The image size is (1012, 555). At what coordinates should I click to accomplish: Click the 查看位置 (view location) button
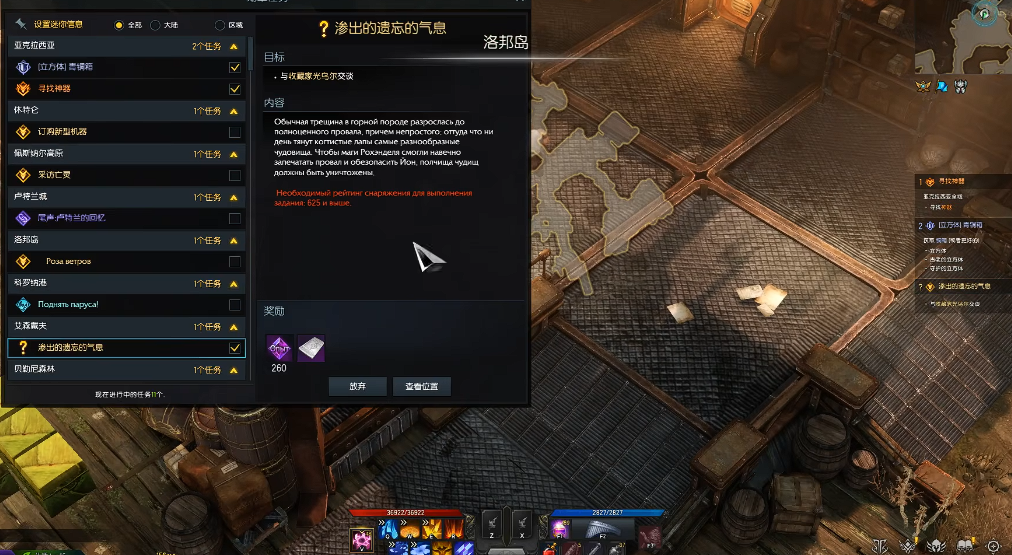421,386
